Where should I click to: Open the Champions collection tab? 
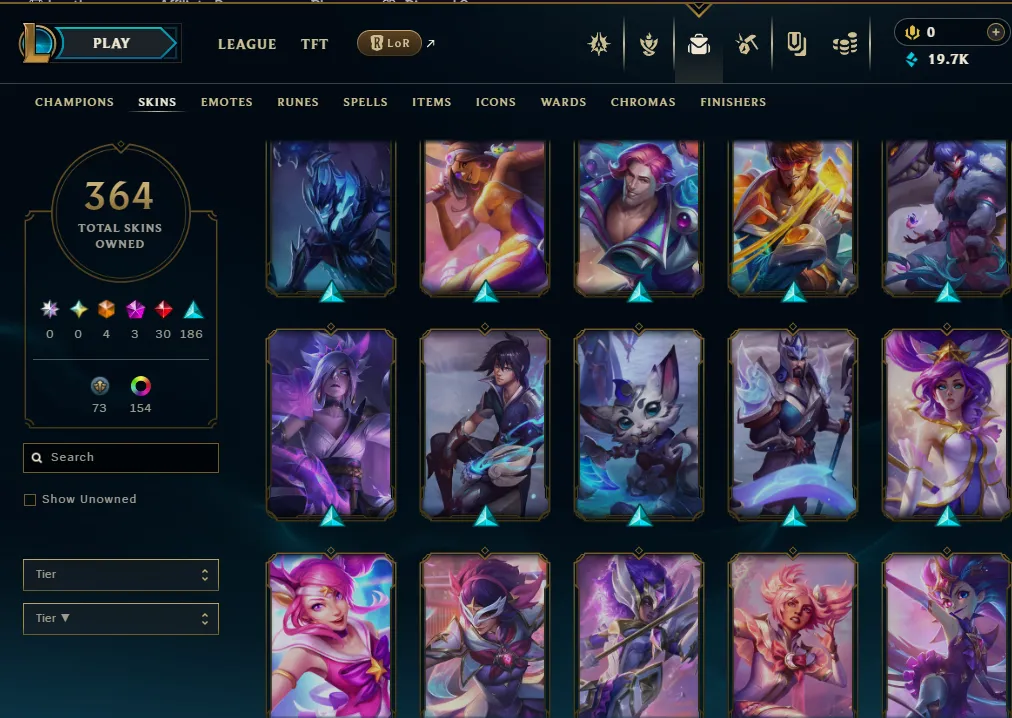(x=74, y=102)
